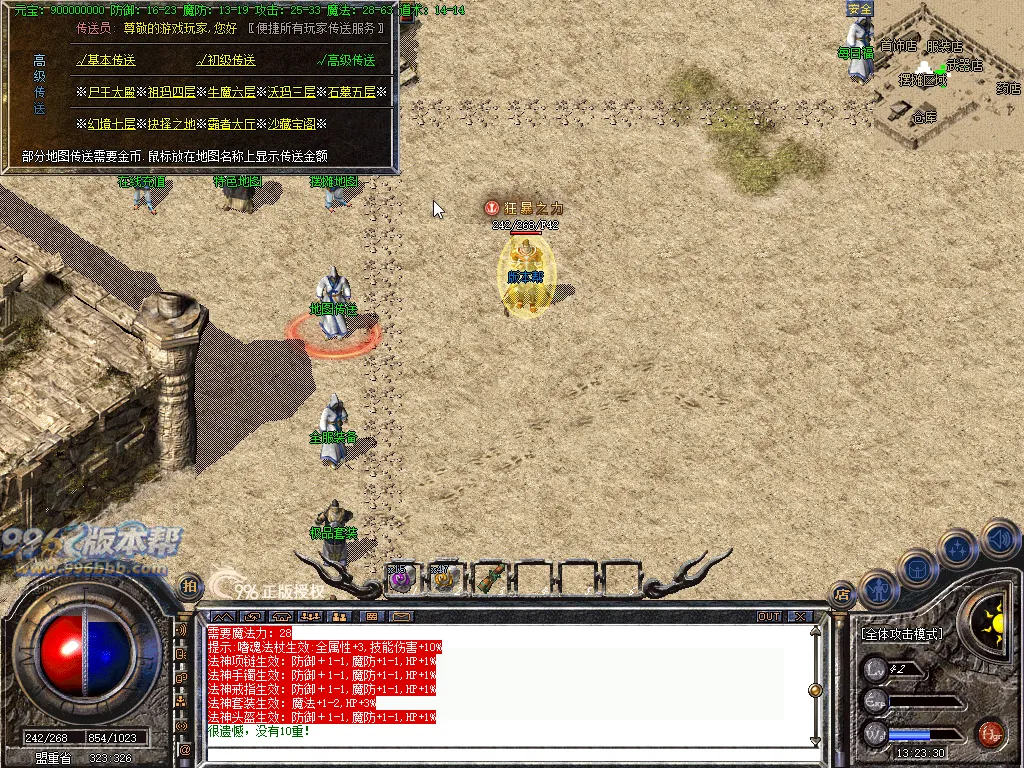Open the character equipment panel icon
Screen dimensions: 1024x768
point(878,590)
